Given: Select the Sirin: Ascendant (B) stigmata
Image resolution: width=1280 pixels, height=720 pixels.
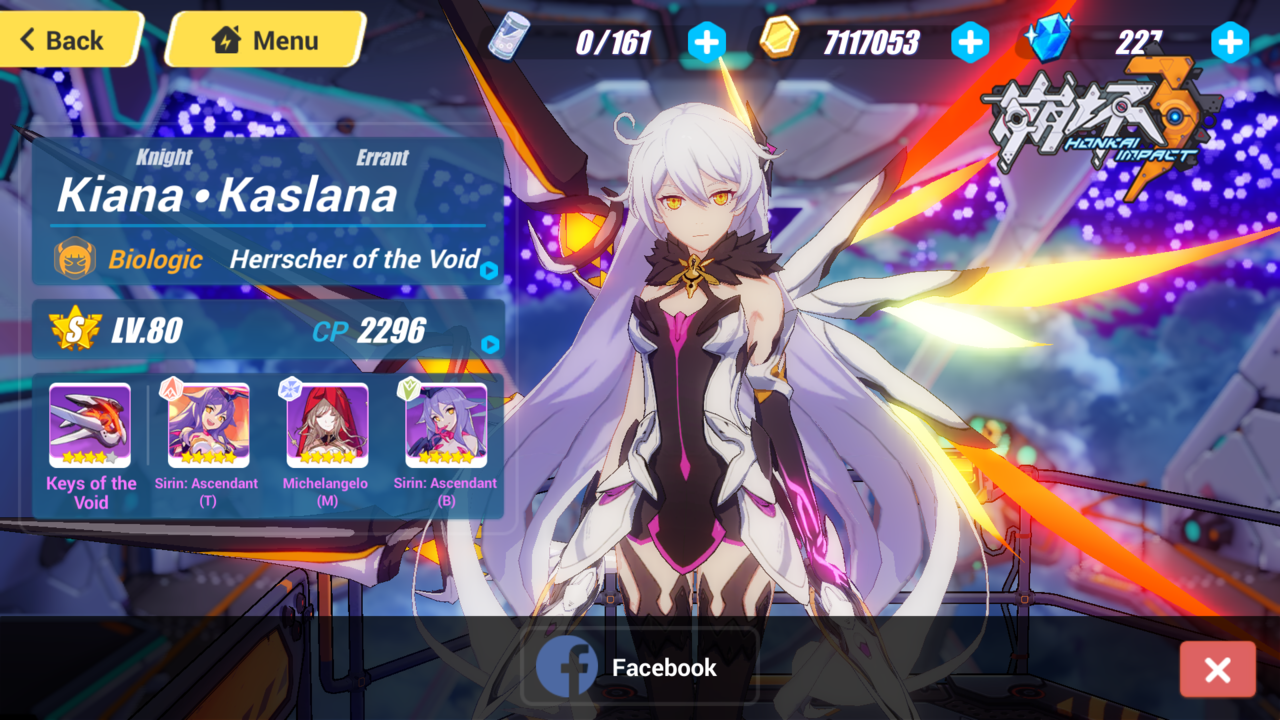Looking at the screenshot, I should click(x=446, y=426).
